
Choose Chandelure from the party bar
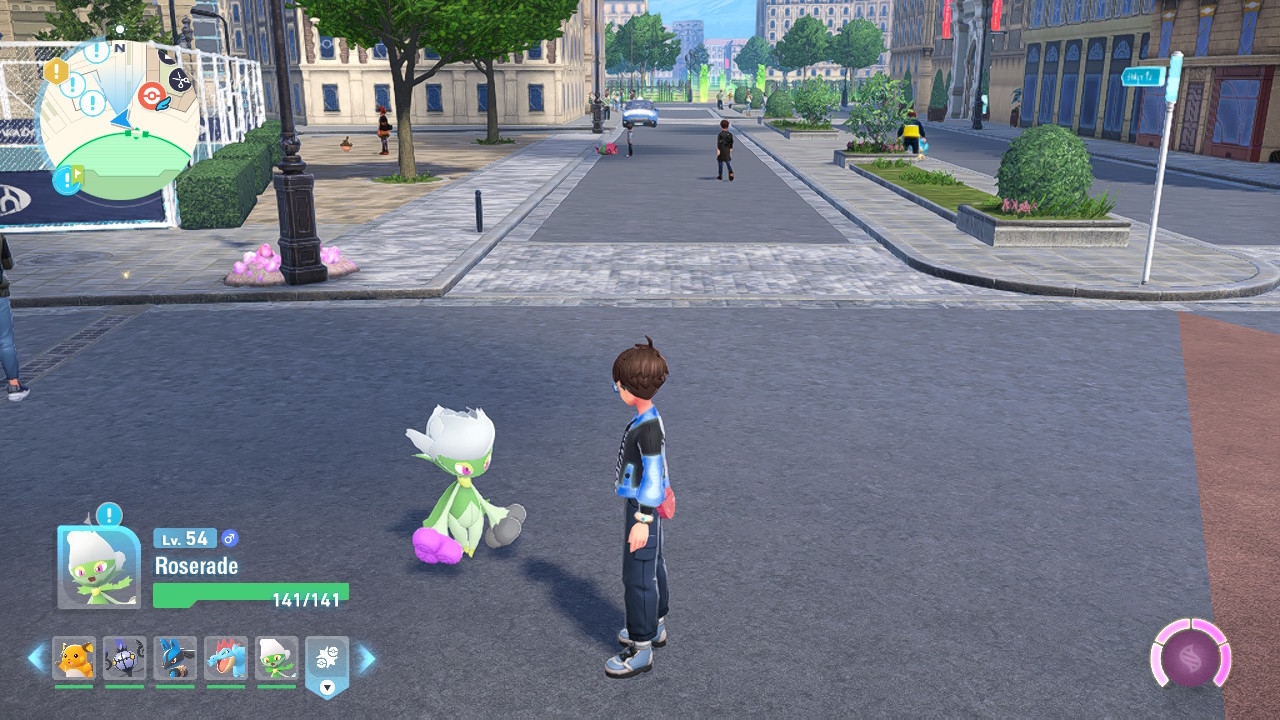click(x=124, y=658)
